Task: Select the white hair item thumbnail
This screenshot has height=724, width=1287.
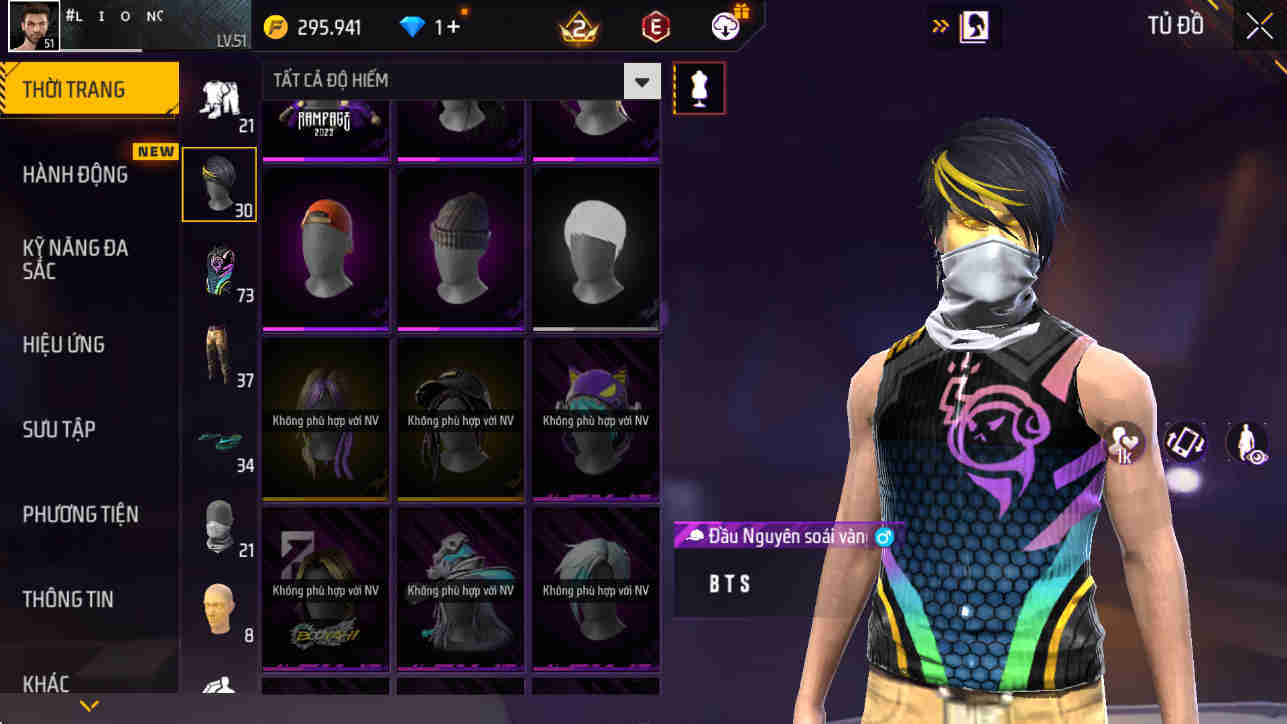Action: [595, 248]
